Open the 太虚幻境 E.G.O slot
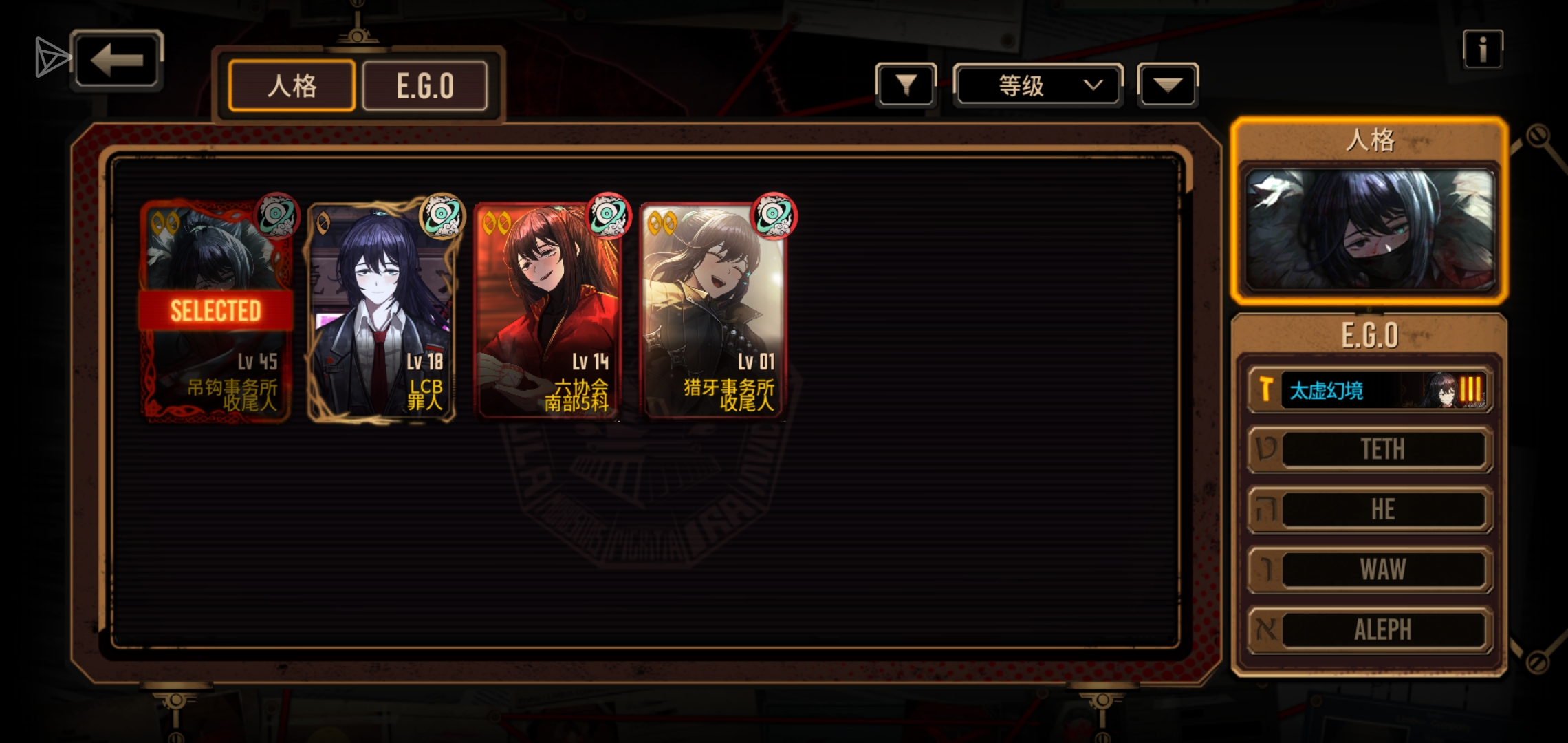 pyautogui.click(x=1369, y=390)
